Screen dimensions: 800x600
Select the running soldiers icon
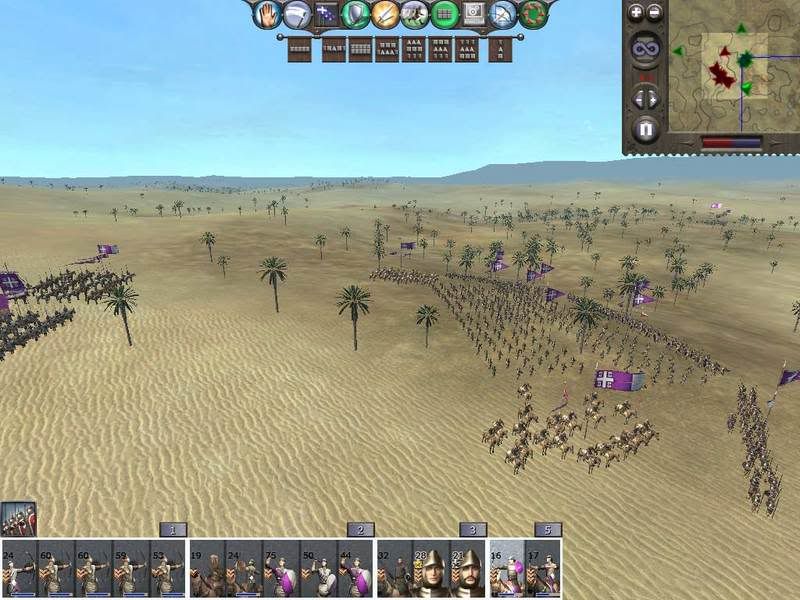[x=415, y=14]
